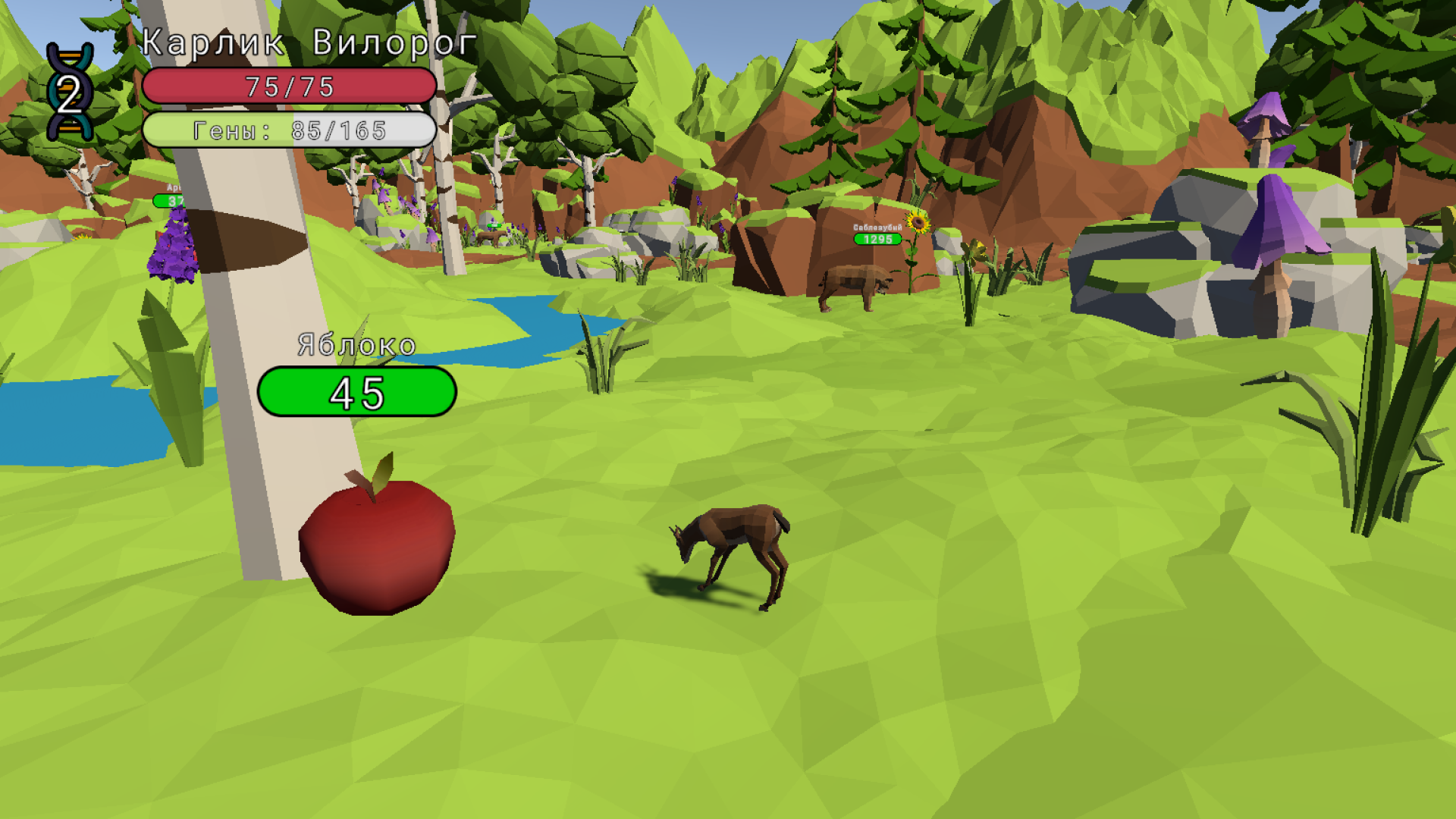Click the Карлик Вилорог name title
Image resolution: width=1456 pixels, height=819 pixels.
click(x=303, y=43)
